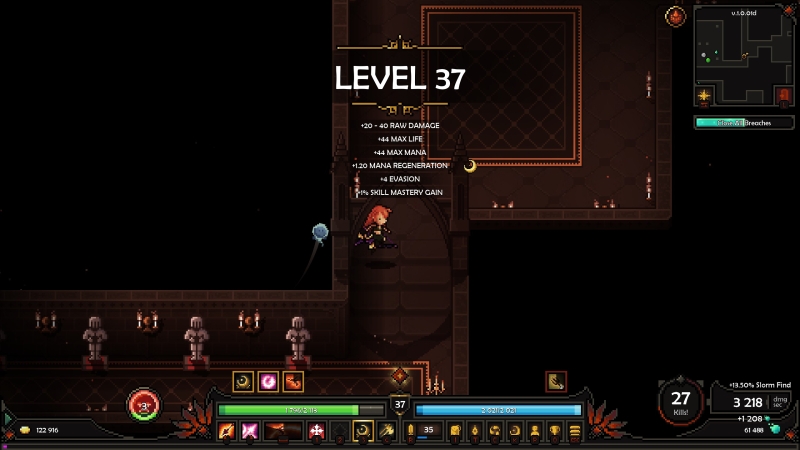Open the first gold menu icon after the 35 counter
Screen dimensions: 800x450
454,431
